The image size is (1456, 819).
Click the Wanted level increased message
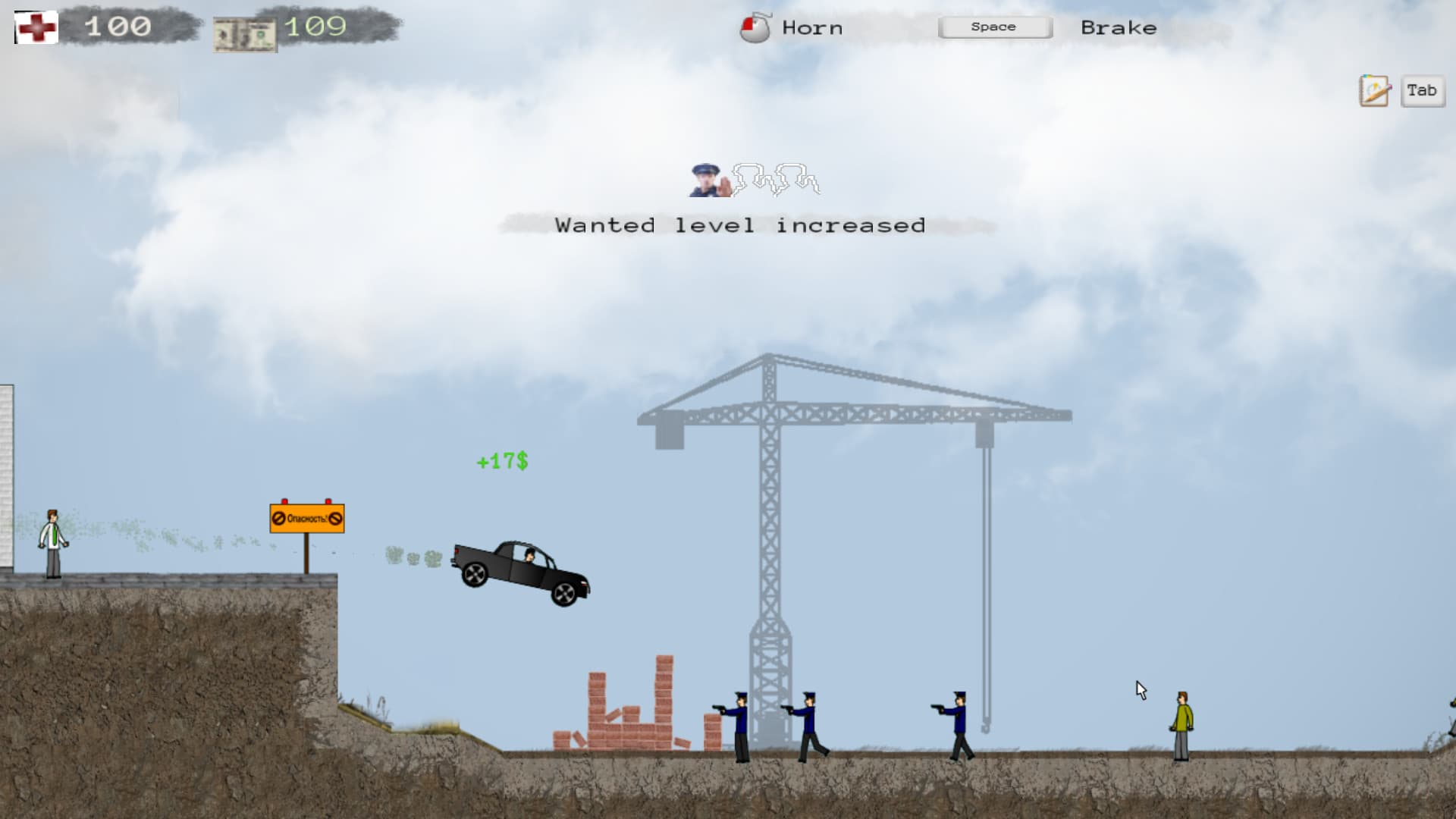click(739, 224)
